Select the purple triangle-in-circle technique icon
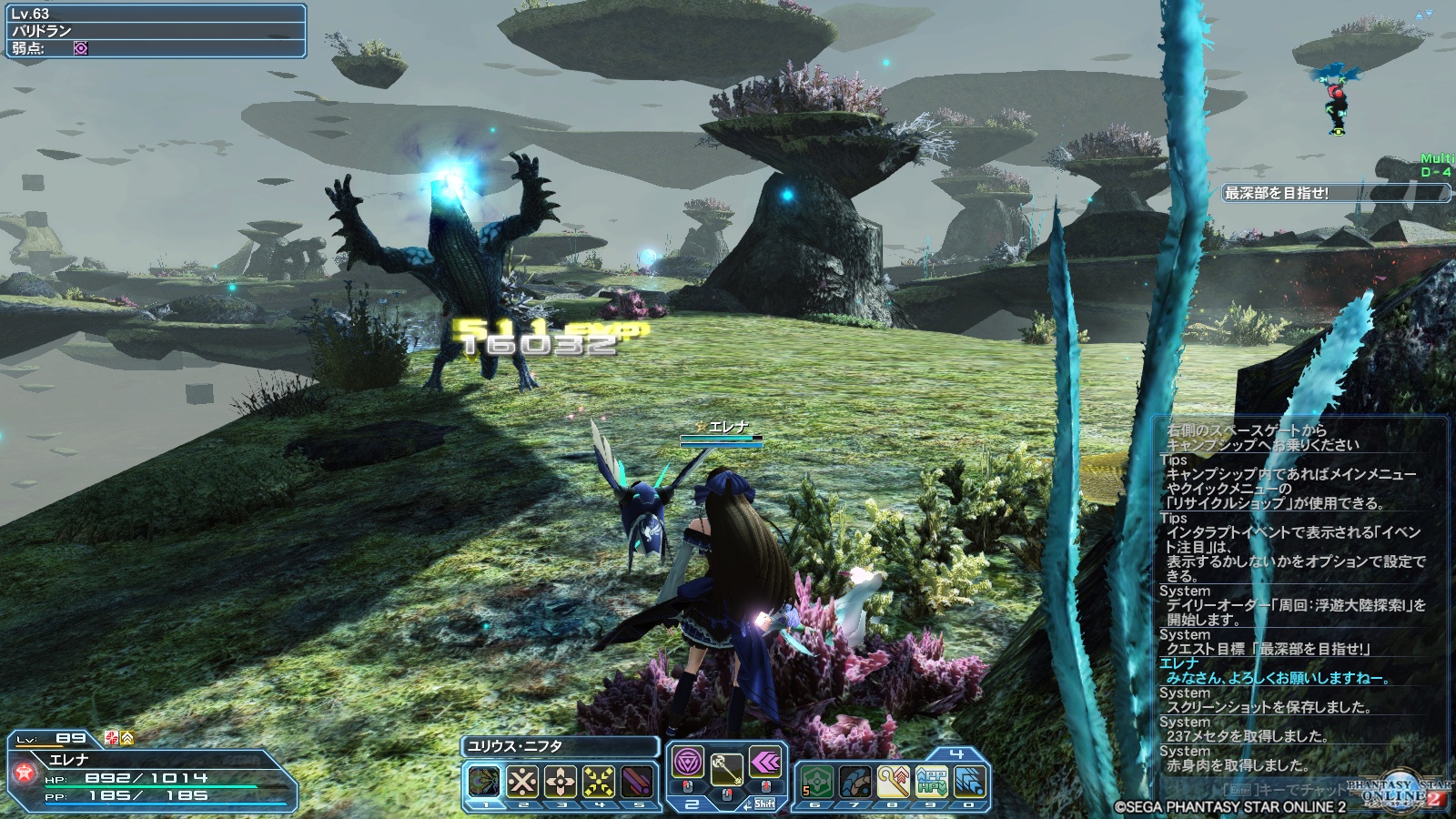The height and width of the screenshot is (819, 1456). [687, 763]
